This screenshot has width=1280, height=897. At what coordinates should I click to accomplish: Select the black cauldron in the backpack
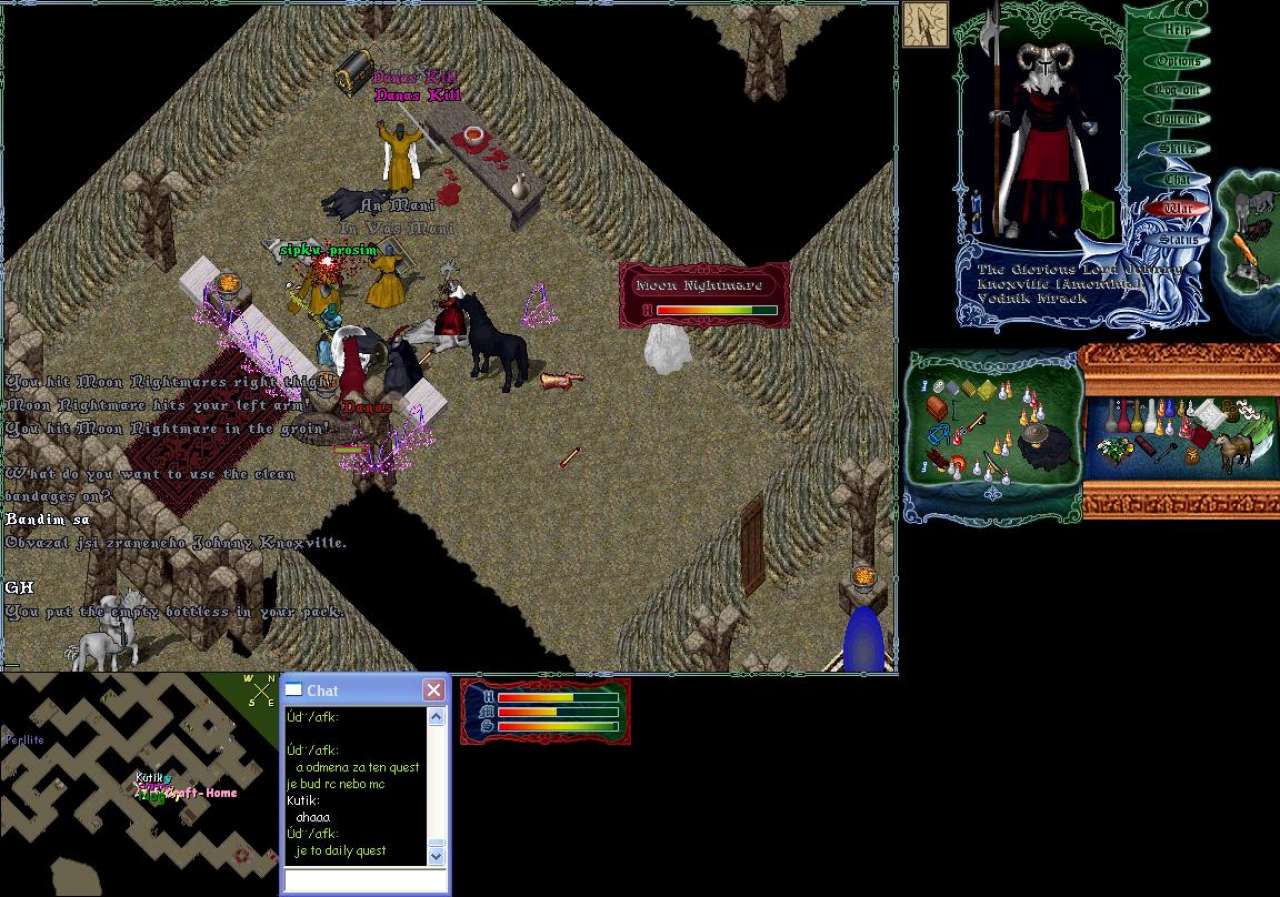click(1046, 444)
